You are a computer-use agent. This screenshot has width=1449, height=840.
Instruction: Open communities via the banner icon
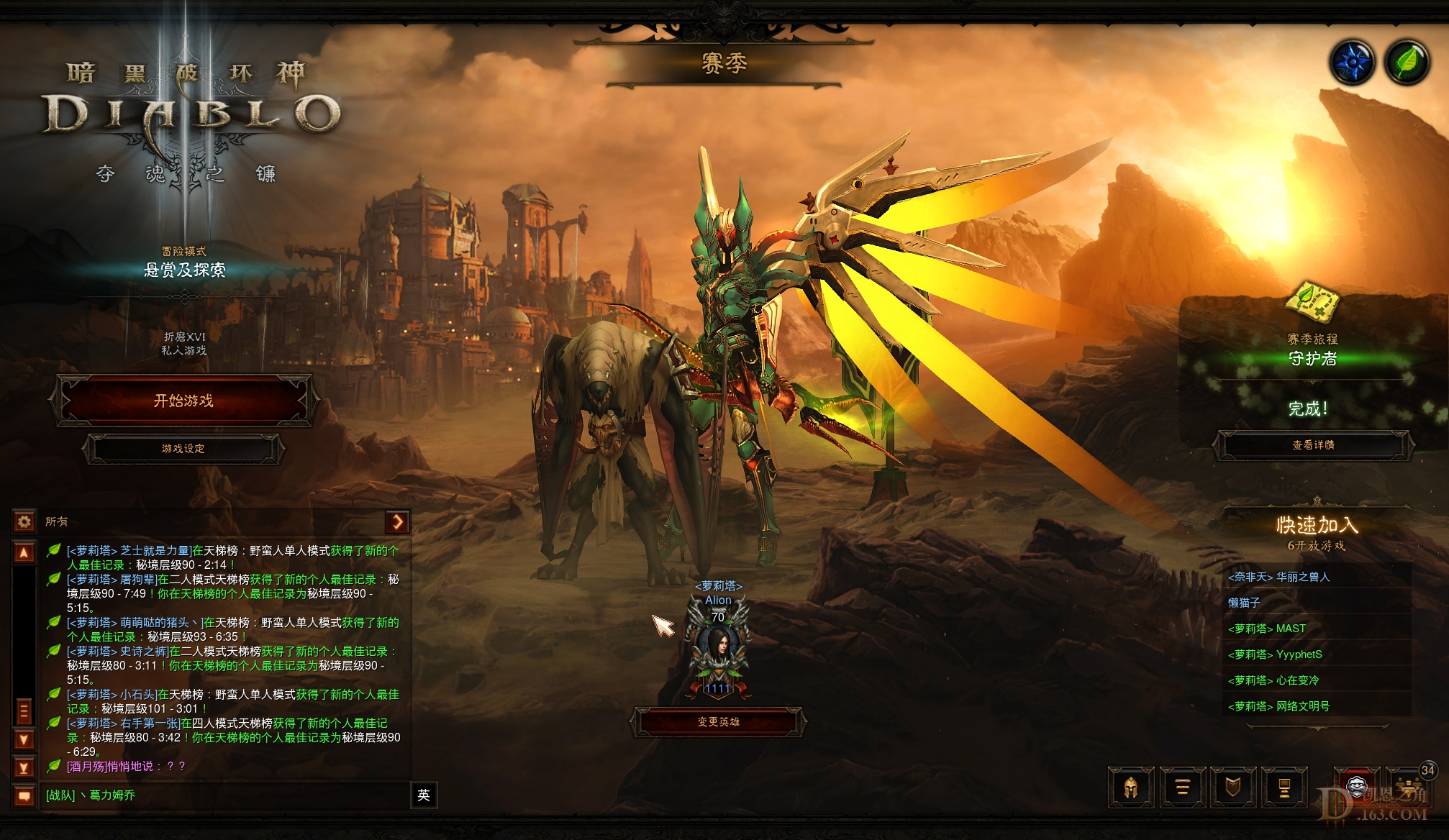tap(1285, 787)
